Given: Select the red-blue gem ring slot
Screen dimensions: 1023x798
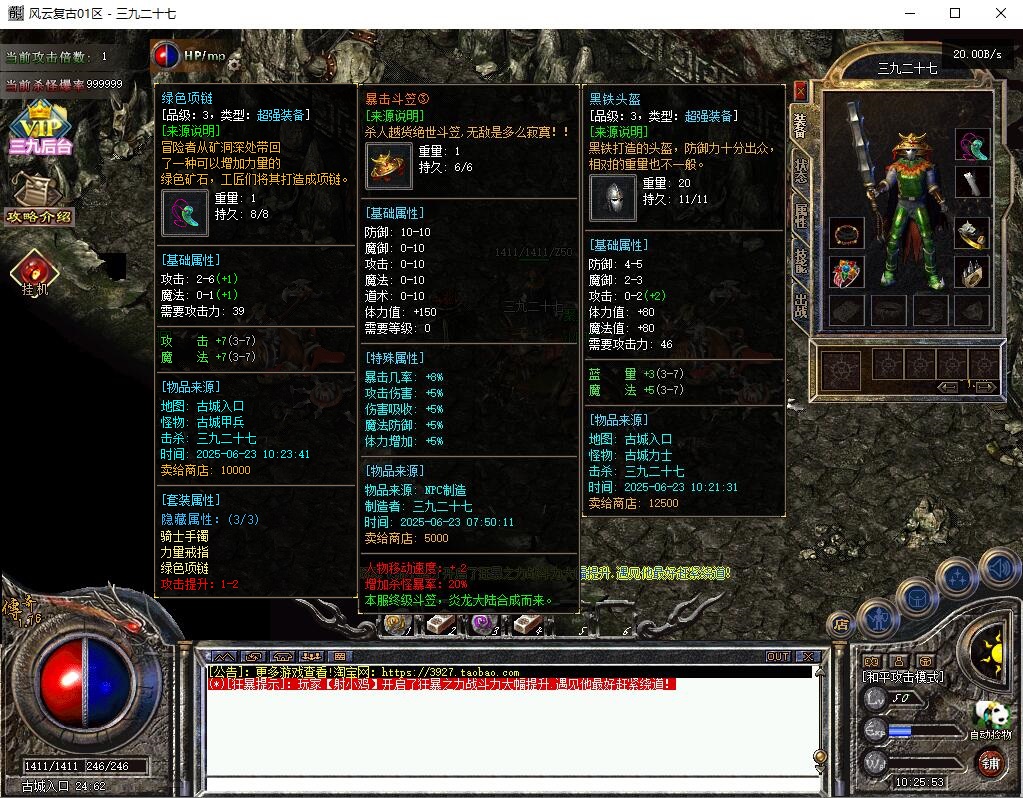Looking at the screenshot, I should 847,272.
